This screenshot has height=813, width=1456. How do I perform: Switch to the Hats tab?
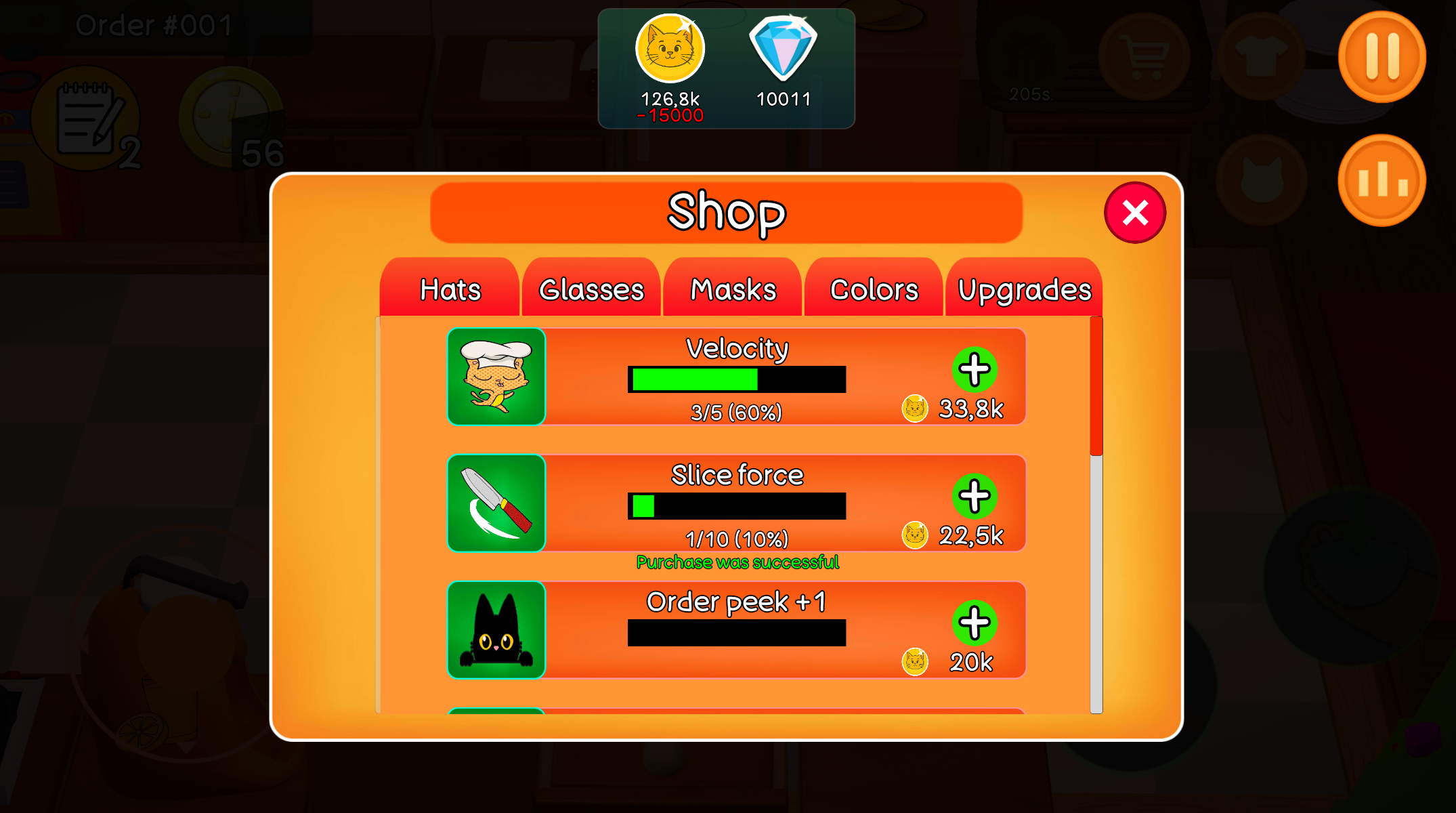450,289
